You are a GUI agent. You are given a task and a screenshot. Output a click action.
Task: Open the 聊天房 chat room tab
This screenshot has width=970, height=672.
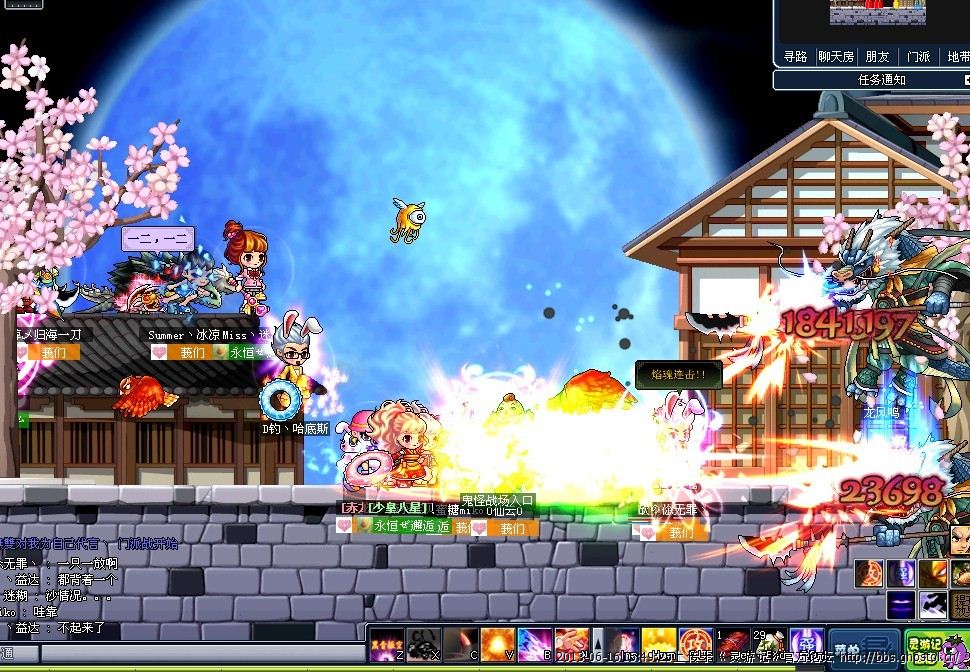point(836,57)
